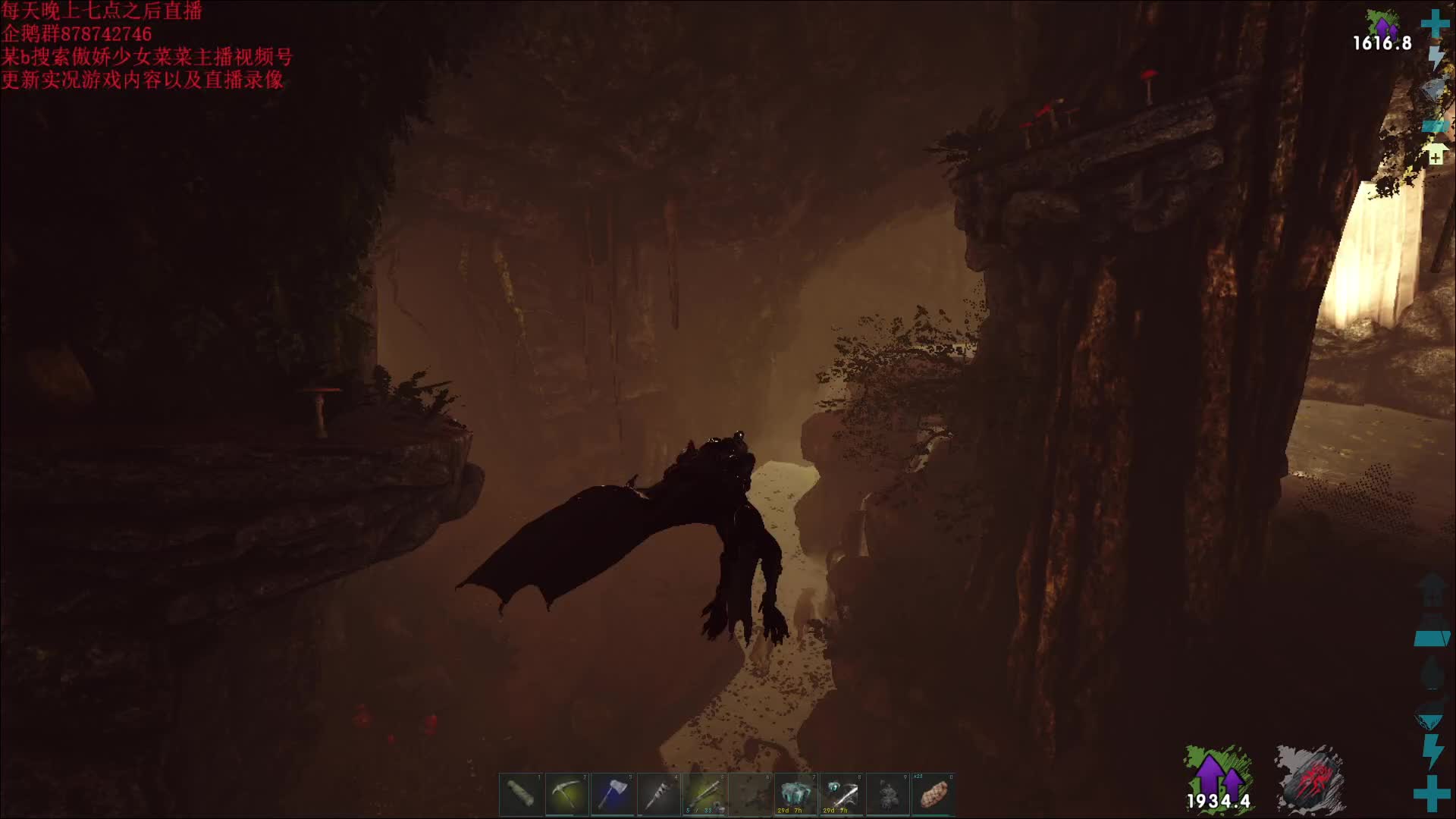Viewport: 1456px width, 819px height.
Task: Equip the hatchet from the hotbar
Action: click(x=613, y=795)
